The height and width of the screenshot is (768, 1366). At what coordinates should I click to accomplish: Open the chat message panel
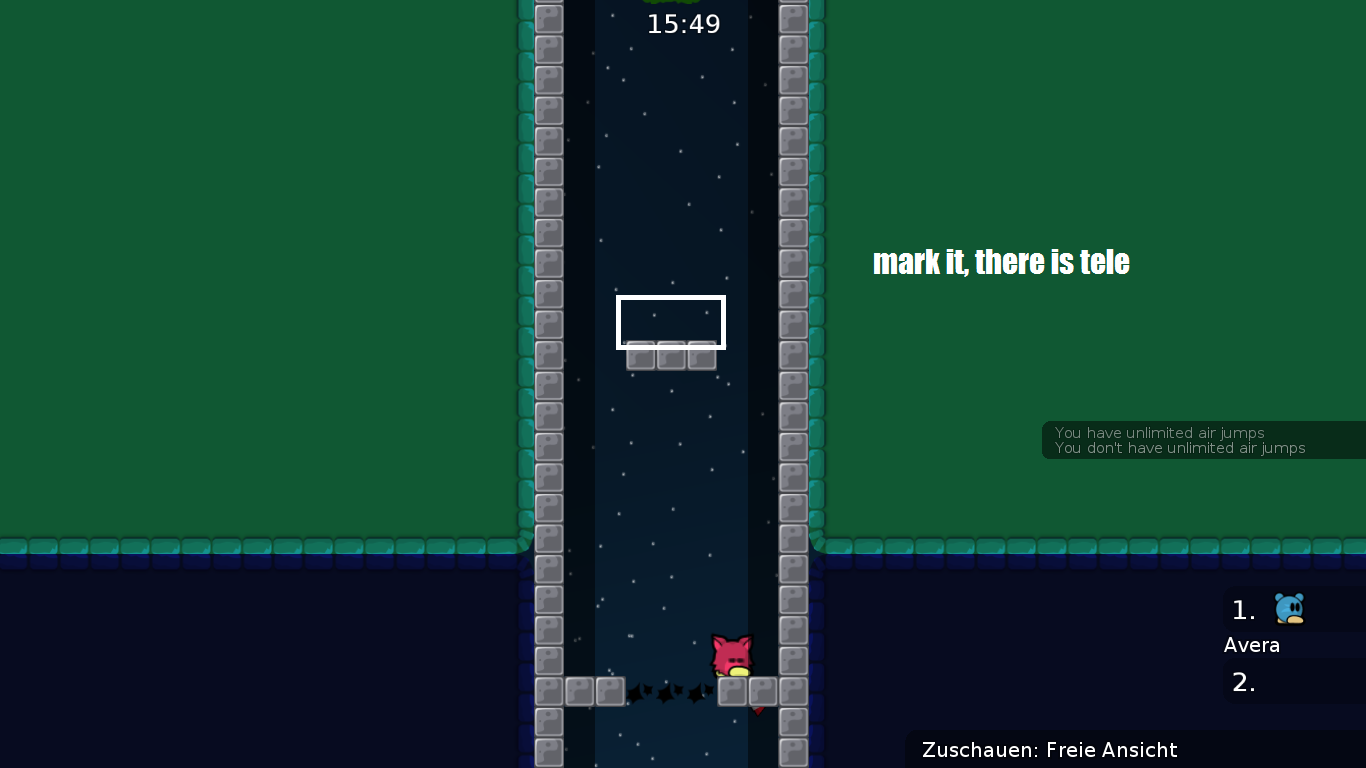pyautogui.click(x=1200, y=440)
